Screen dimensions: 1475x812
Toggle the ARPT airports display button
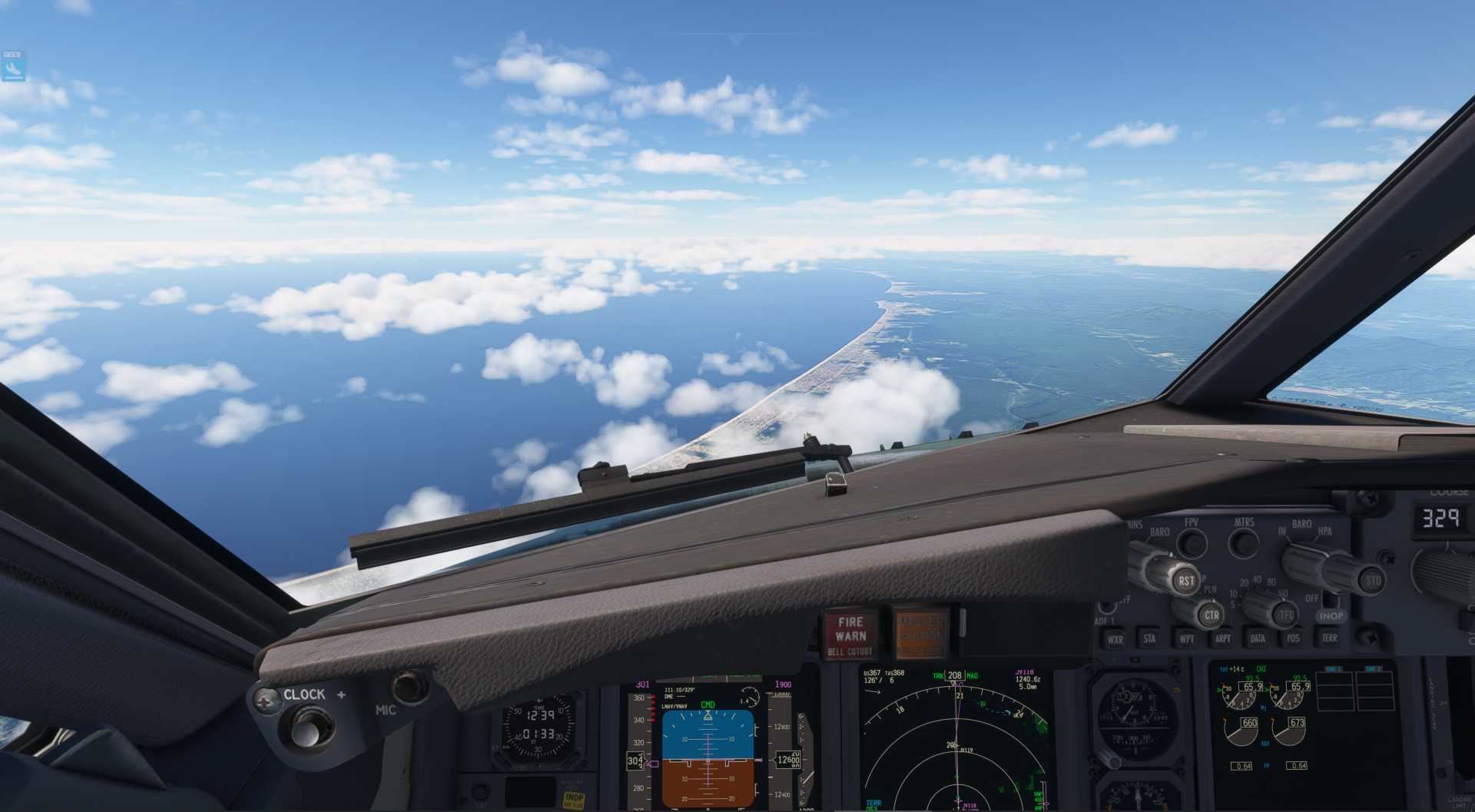[1222, 638]
